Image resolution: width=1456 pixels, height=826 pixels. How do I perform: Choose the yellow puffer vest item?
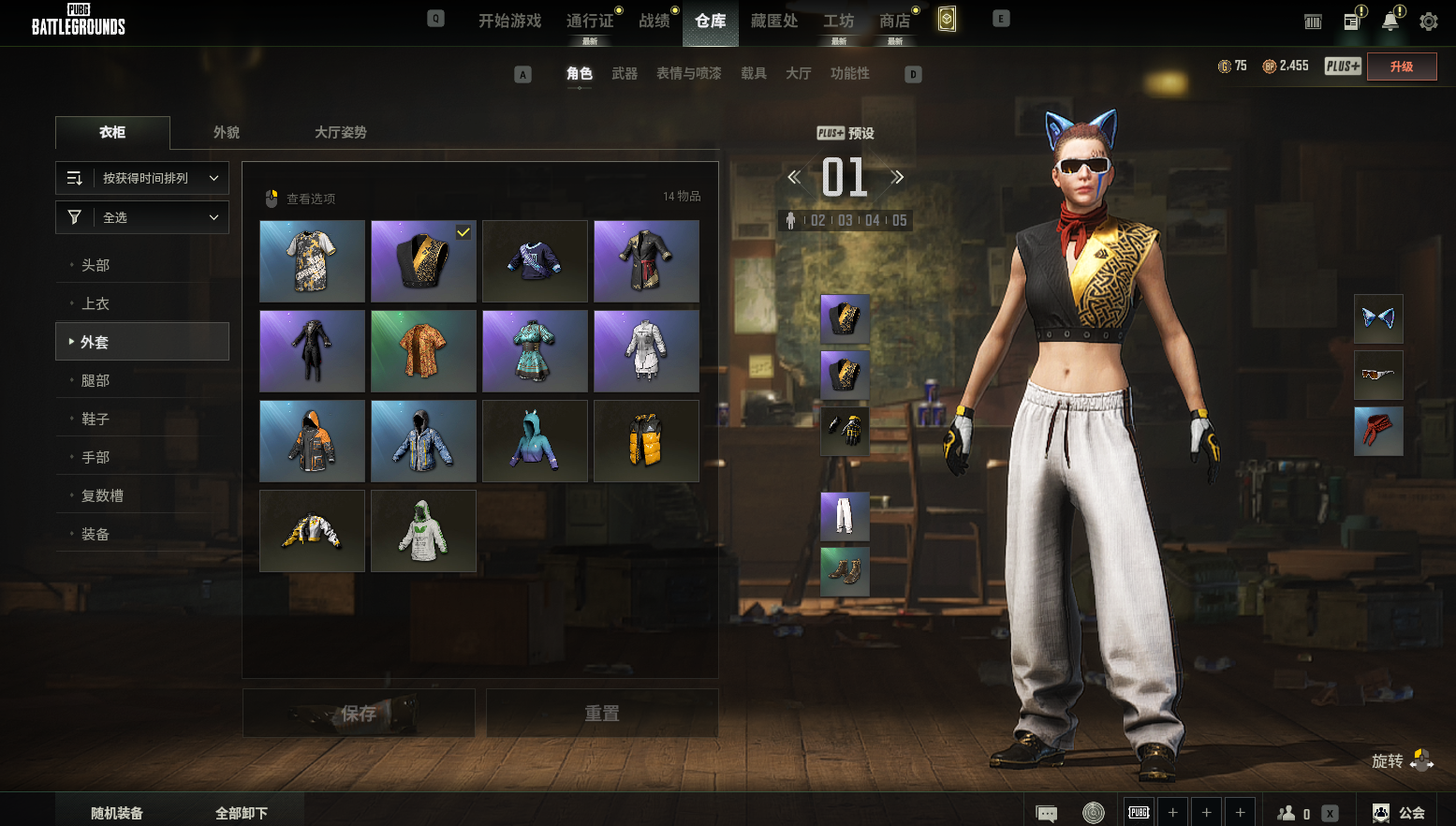pos(646,441)
